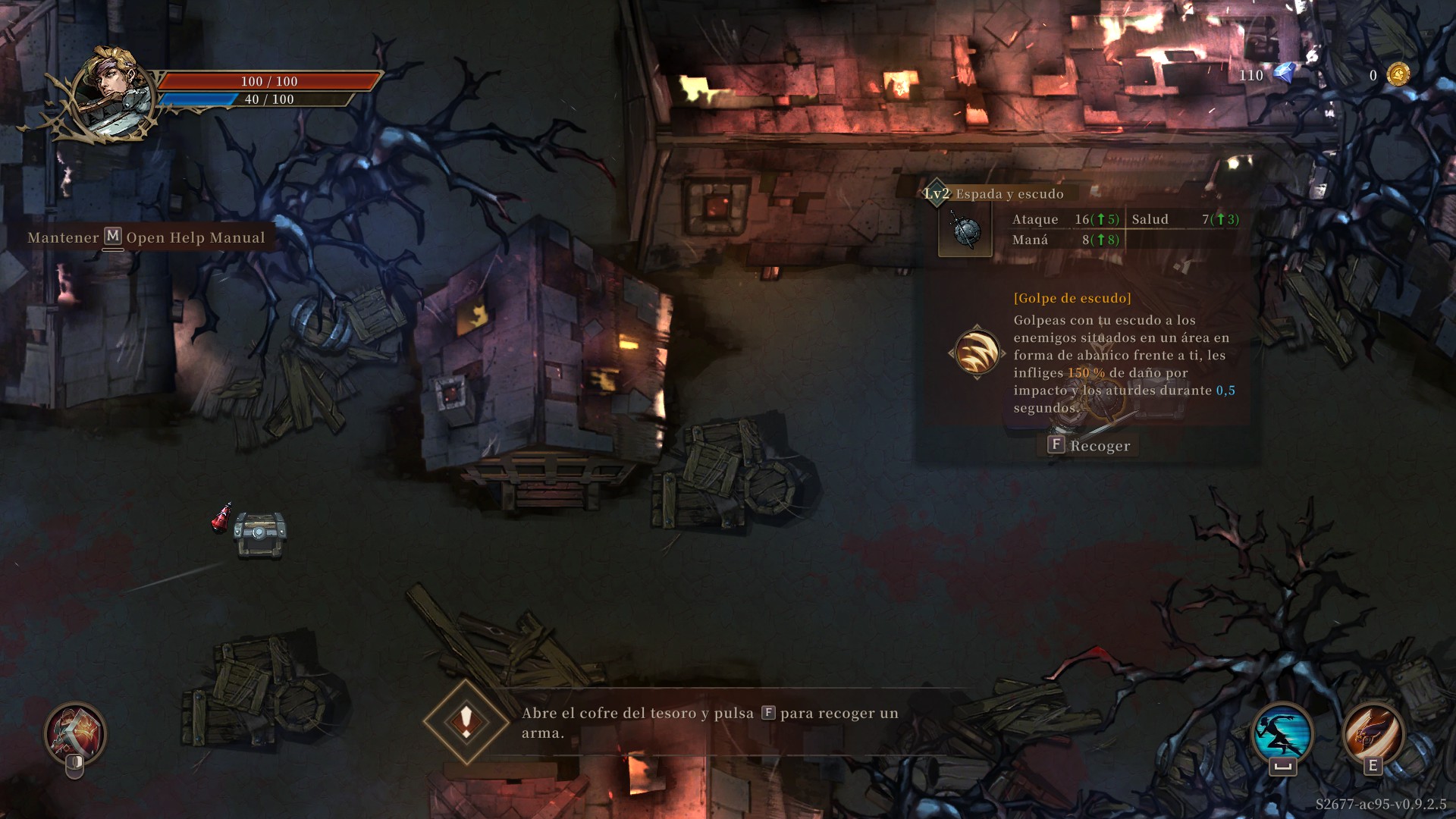Trigger the orange weapon skill icon

[x=1373, y=733]
